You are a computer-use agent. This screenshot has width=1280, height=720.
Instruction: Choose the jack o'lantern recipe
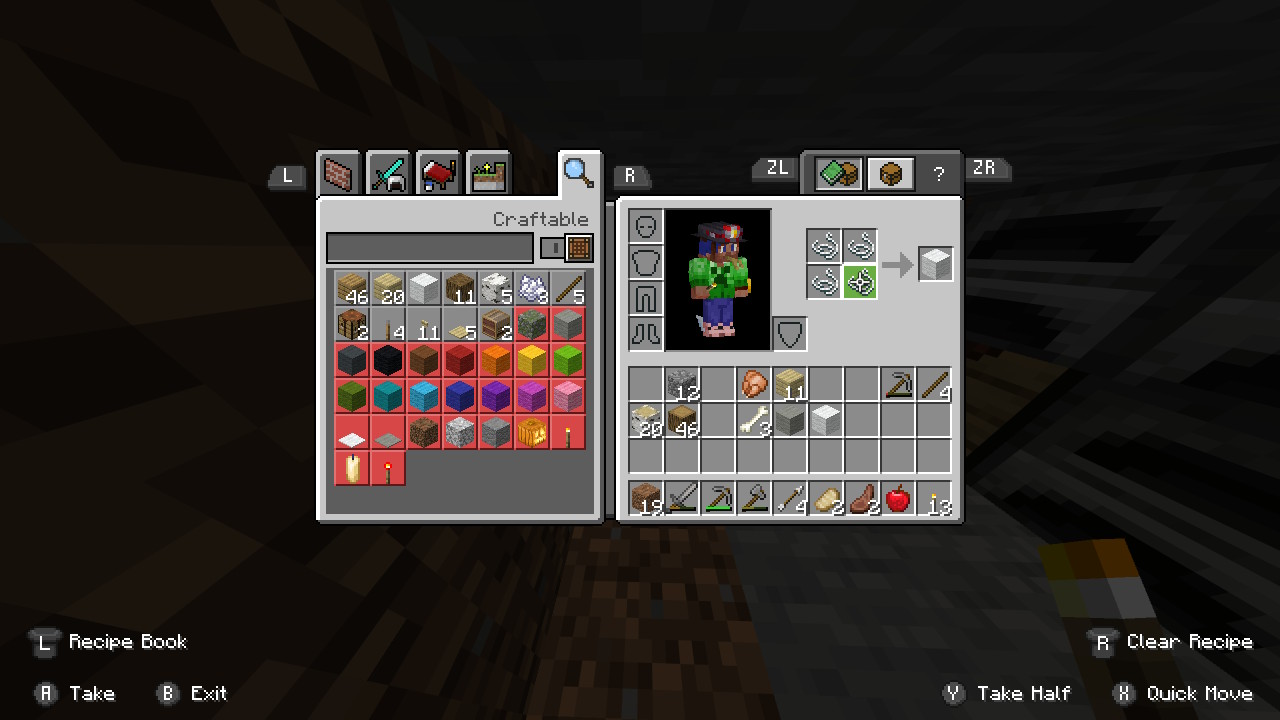532,433
